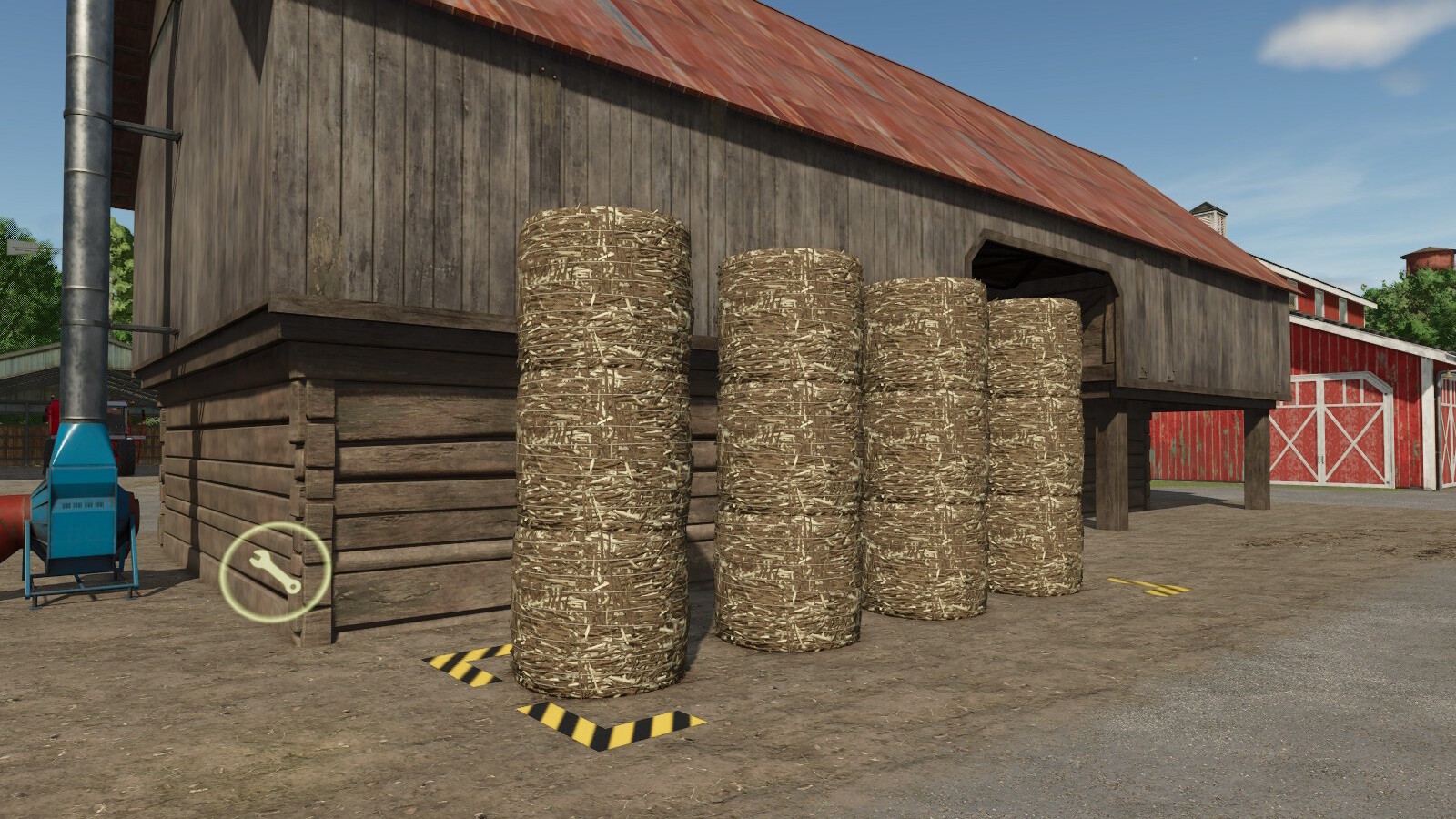Click the small yellow arrow marker beside the red barn

pyautogui.click(x=1148, y=587)
